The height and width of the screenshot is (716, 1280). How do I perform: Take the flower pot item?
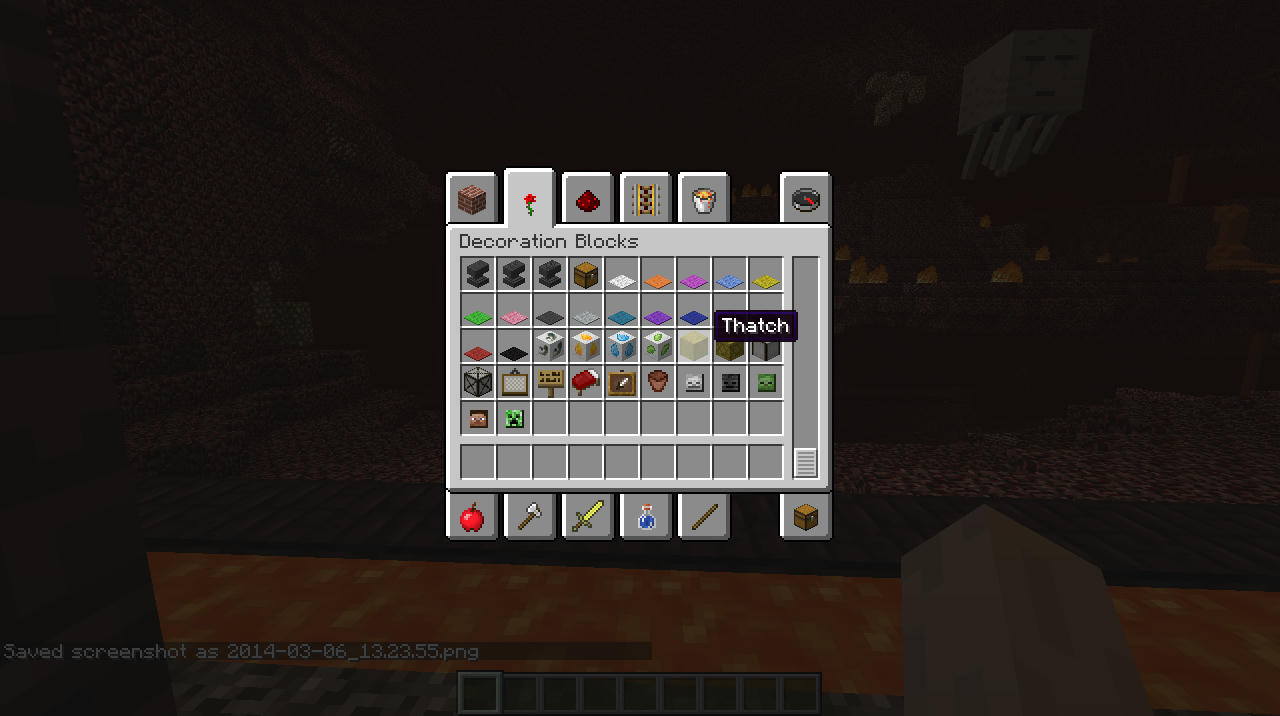(658, 382)
